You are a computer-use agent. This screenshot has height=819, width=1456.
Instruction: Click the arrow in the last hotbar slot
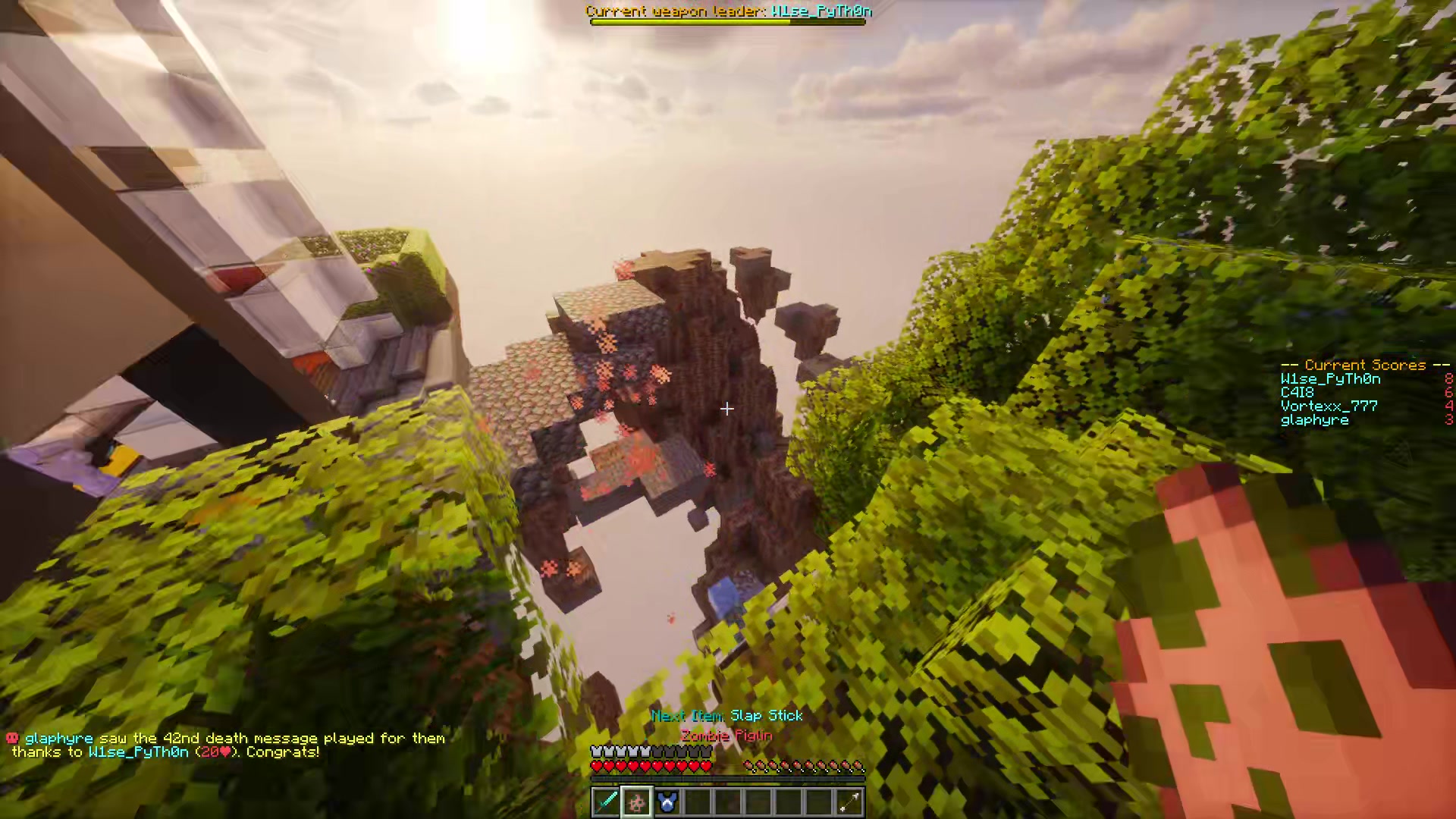(x=848, y=802)
